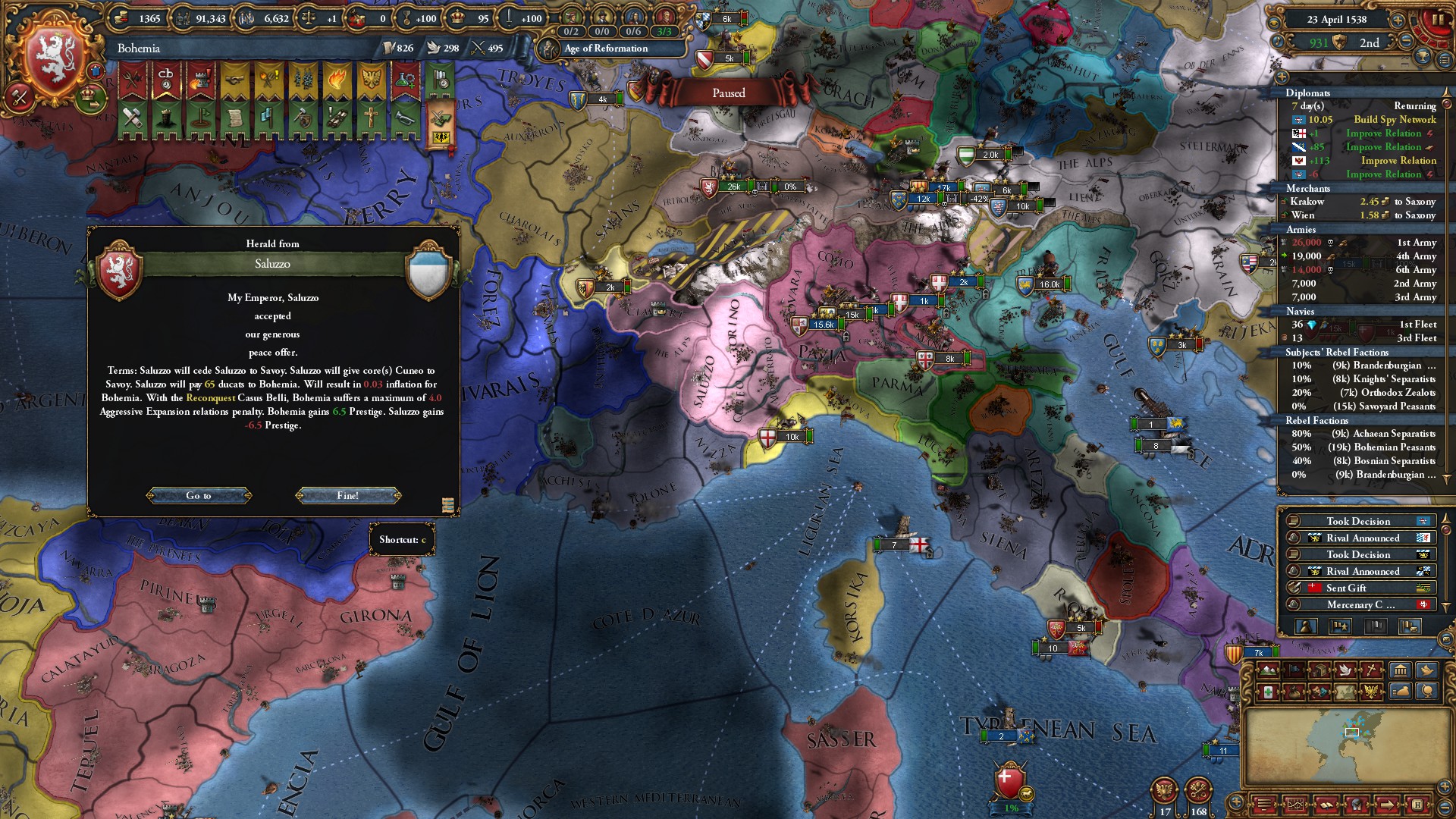The image size is (1456, 819).
Task: Go to Saluzzo from the herald popup
Action: 199,496
